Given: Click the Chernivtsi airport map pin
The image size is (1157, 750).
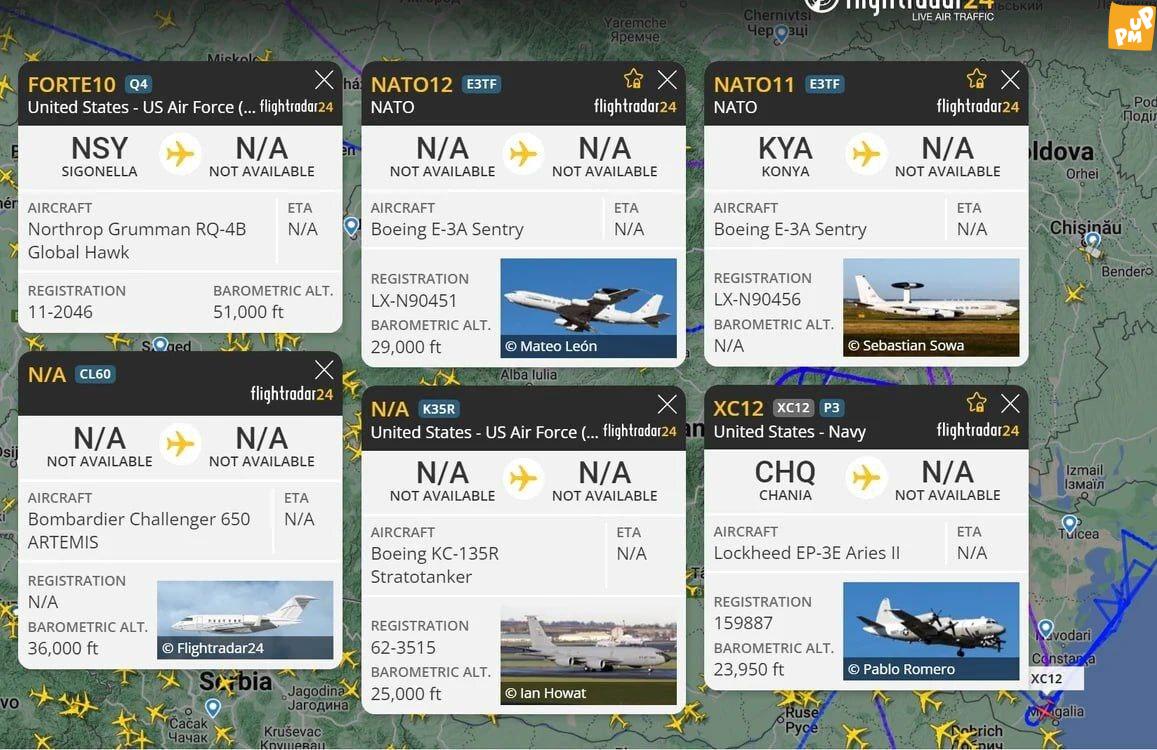Looking at the screenshot, I should (x=782, y=34).
